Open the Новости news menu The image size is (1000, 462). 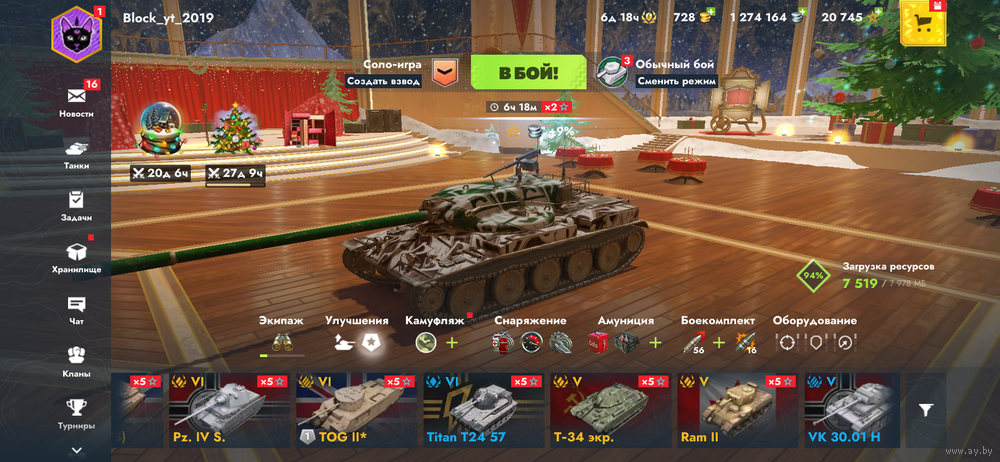tap(77, 101)
